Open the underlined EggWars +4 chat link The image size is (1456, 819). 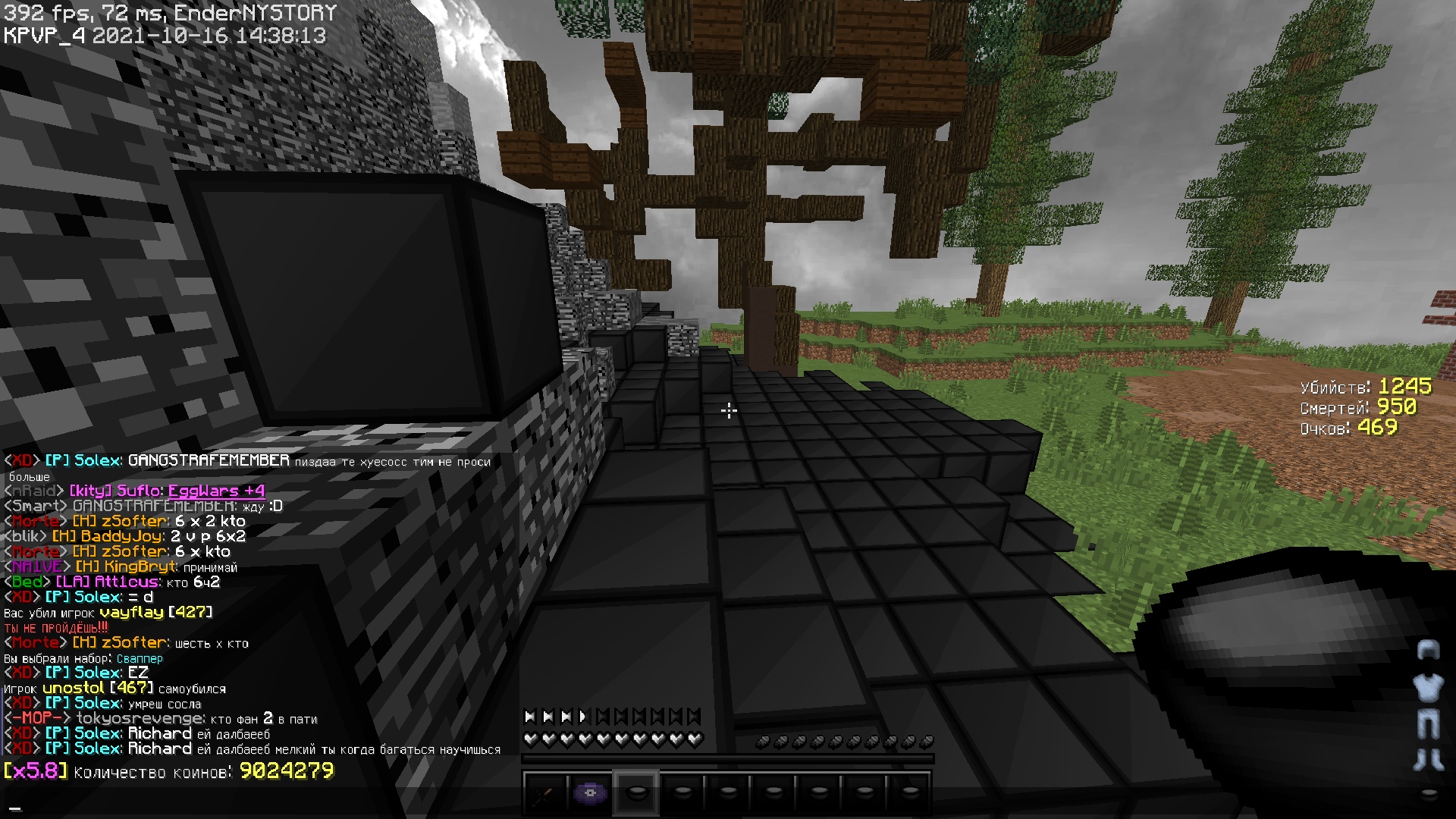pos(215,491)
